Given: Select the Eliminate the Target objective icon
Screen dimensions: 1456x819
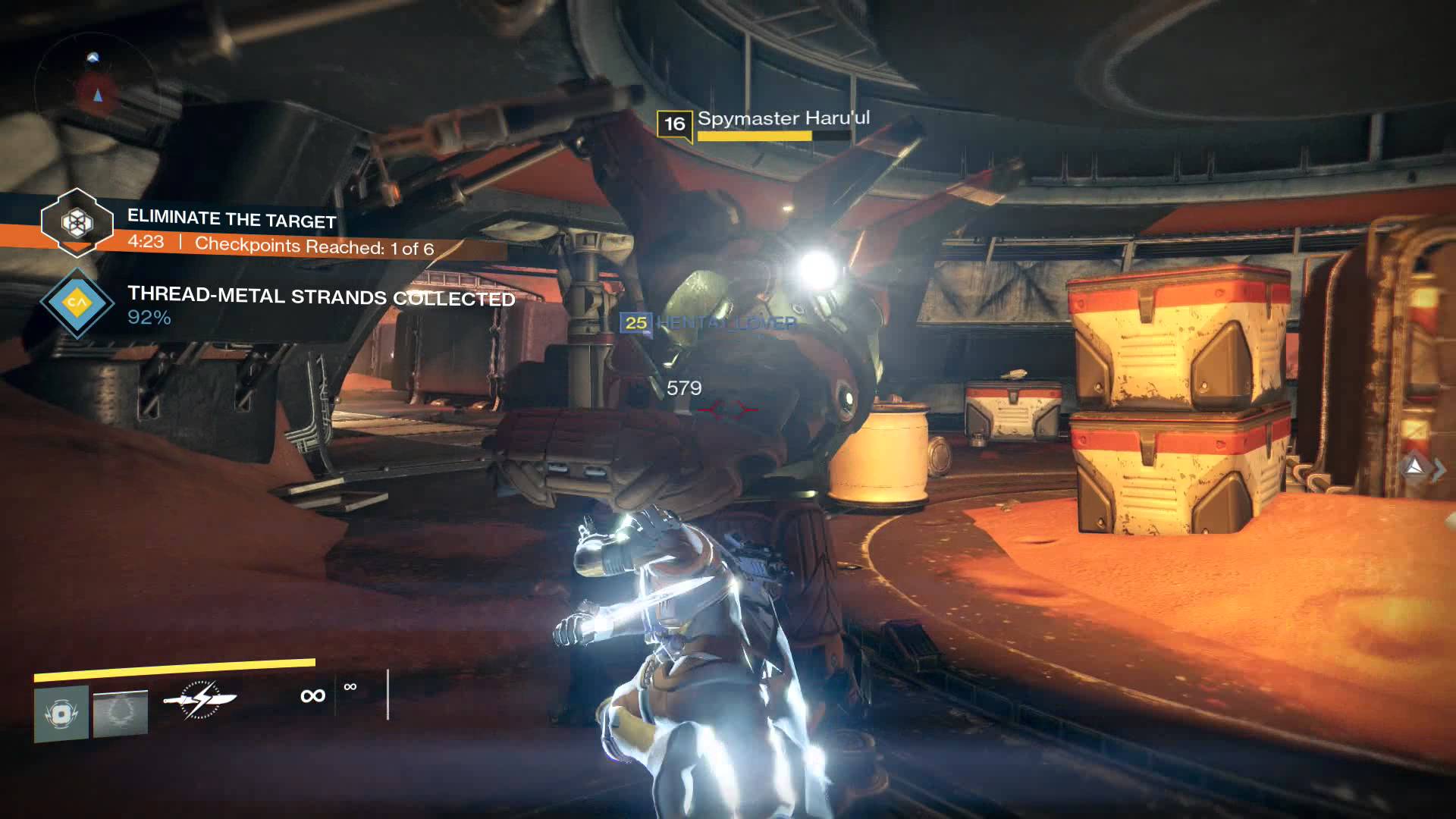Looking at the screenshot, I should pos(76,222).
